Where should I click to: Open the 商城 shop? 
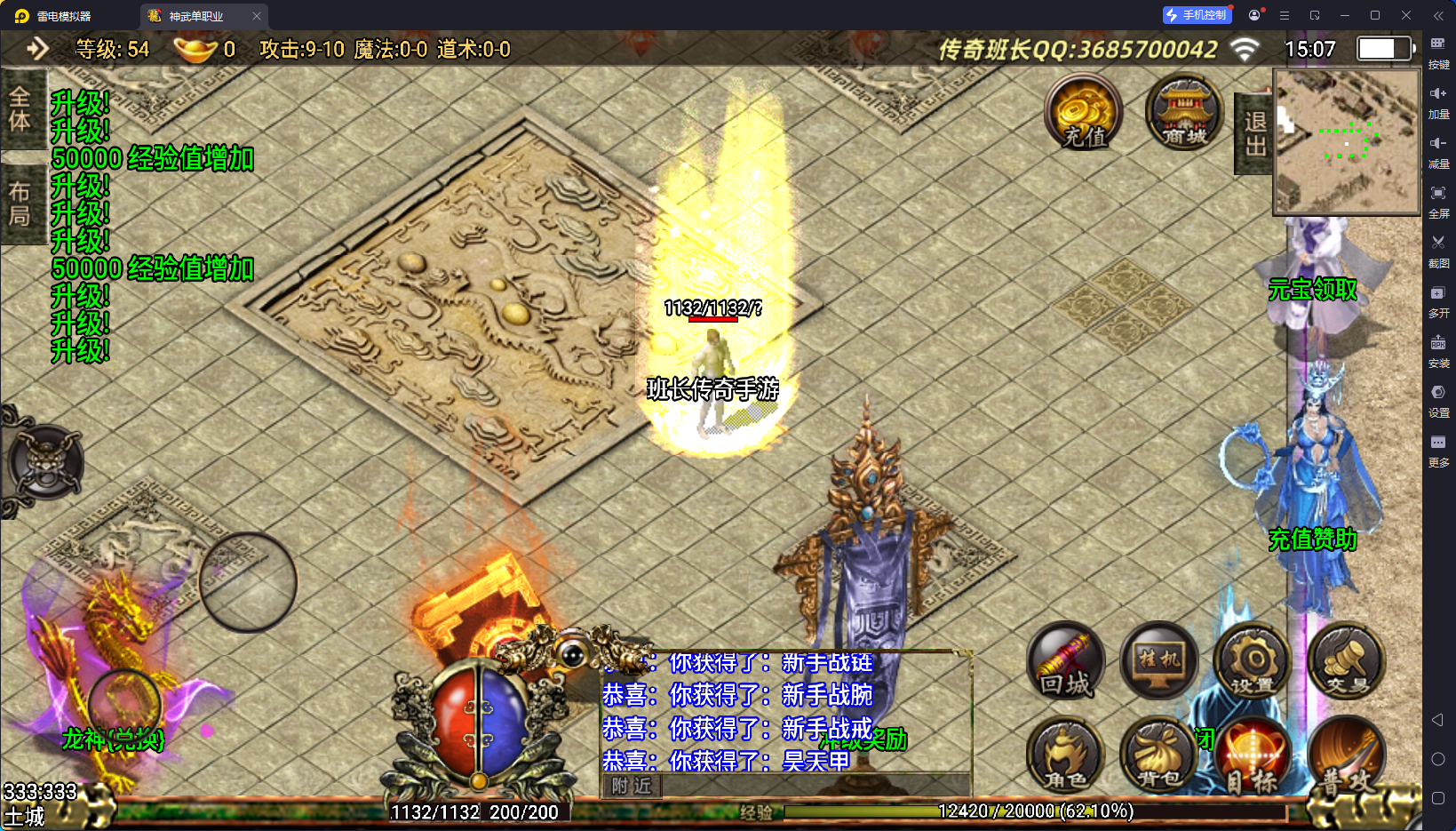pos(1184,113)
